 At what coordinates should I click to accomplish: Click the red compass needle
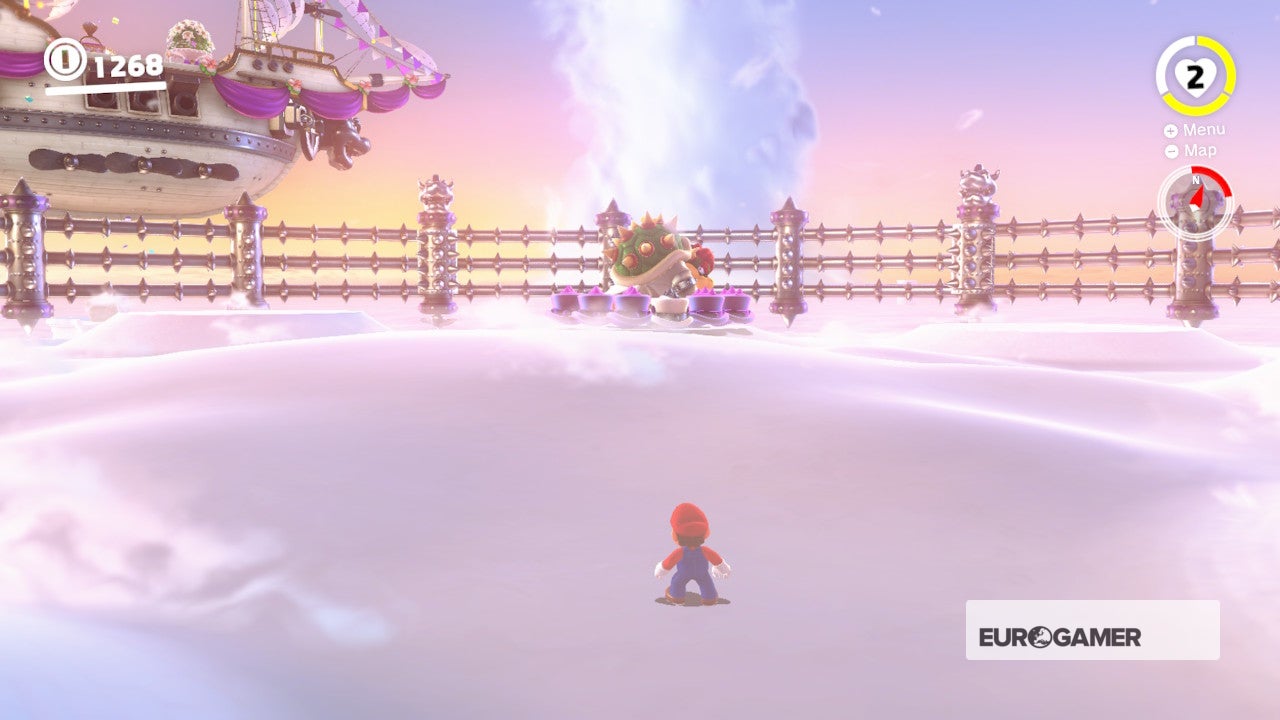(1196, 197)
